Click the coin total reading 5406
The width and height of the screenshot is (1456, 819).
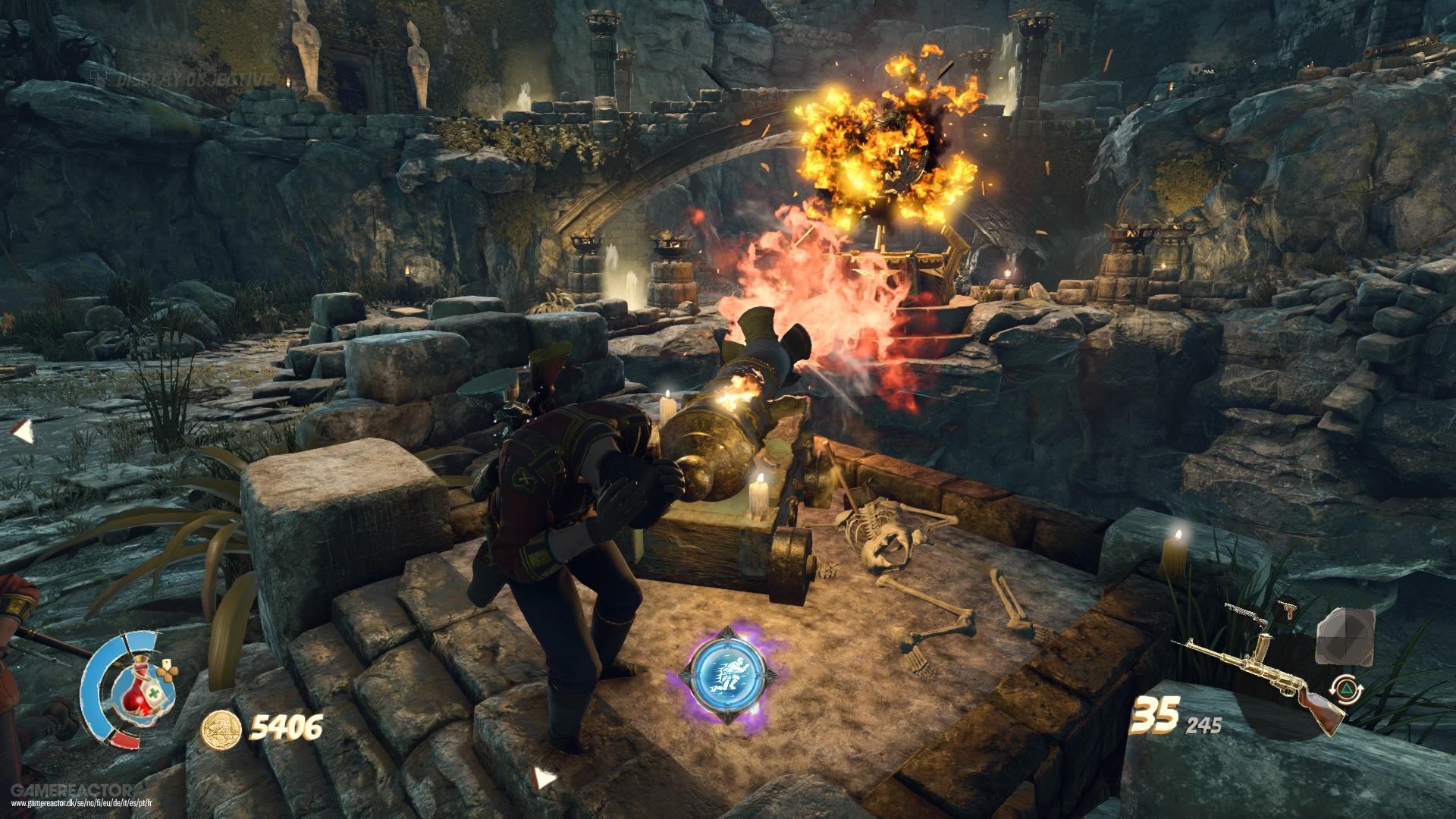[x=287, y=730]
